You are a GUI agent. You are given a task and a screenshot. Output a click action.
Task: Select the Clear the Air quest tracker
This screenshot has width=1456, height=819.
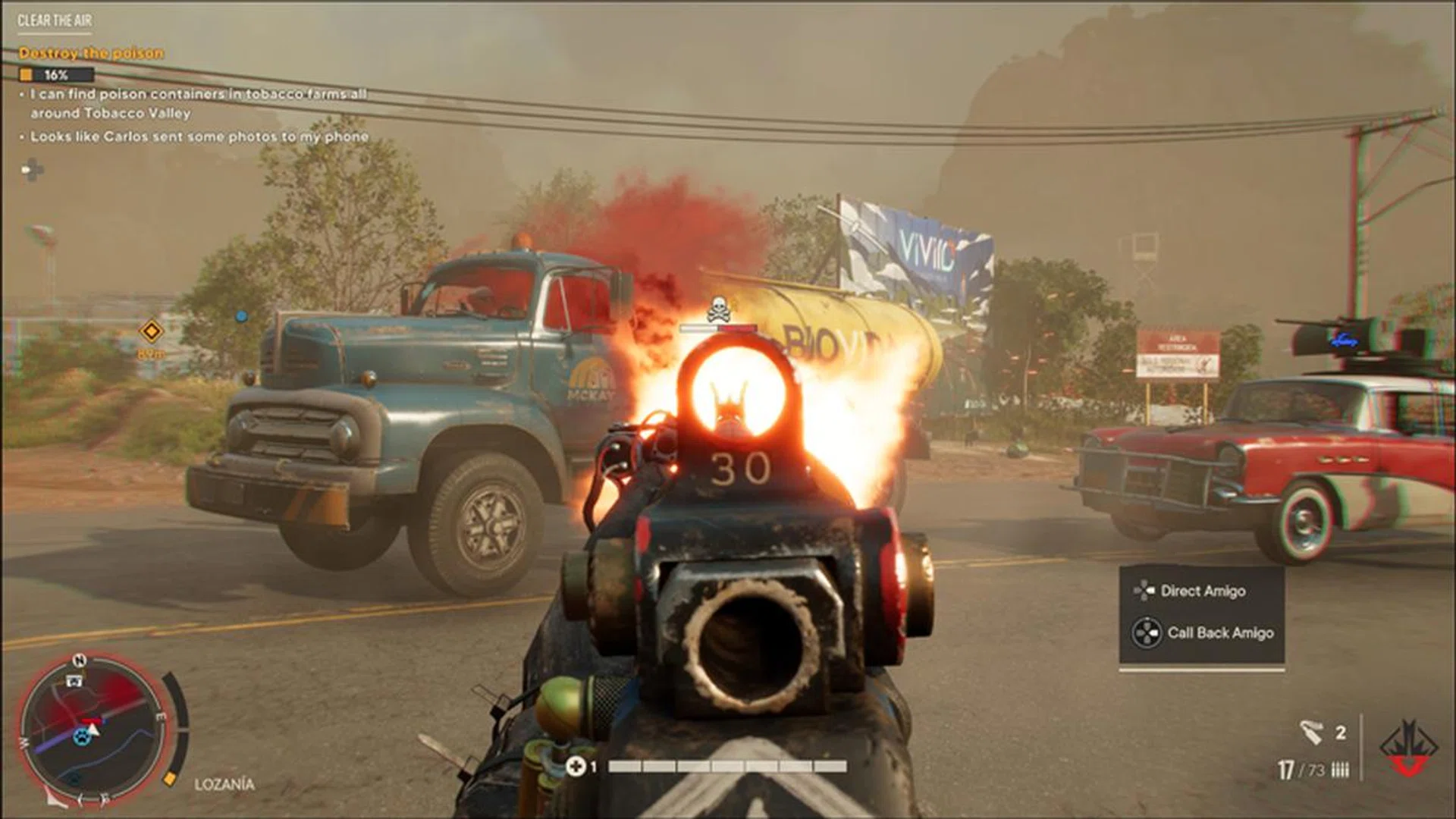(x=55, y=20)
